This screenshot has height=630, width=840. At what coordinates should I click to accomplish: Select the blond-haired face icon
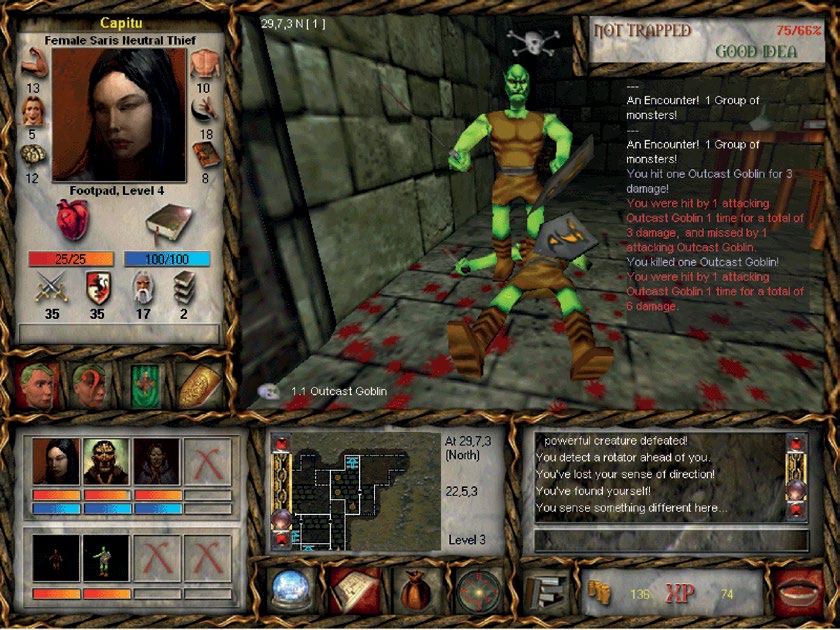(x=36, y=385)
